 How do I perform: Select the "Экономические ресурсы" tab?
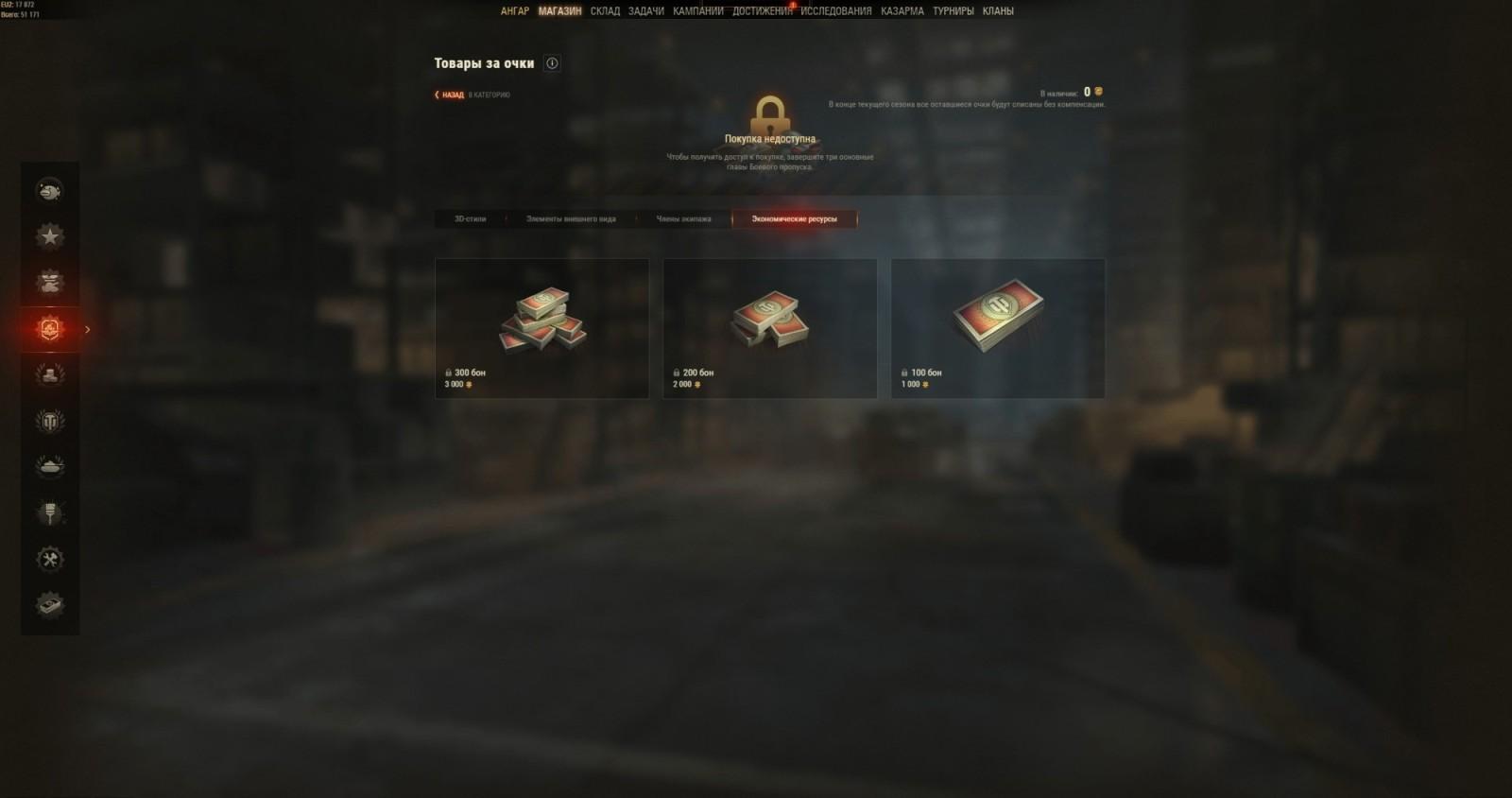point(795,218)
